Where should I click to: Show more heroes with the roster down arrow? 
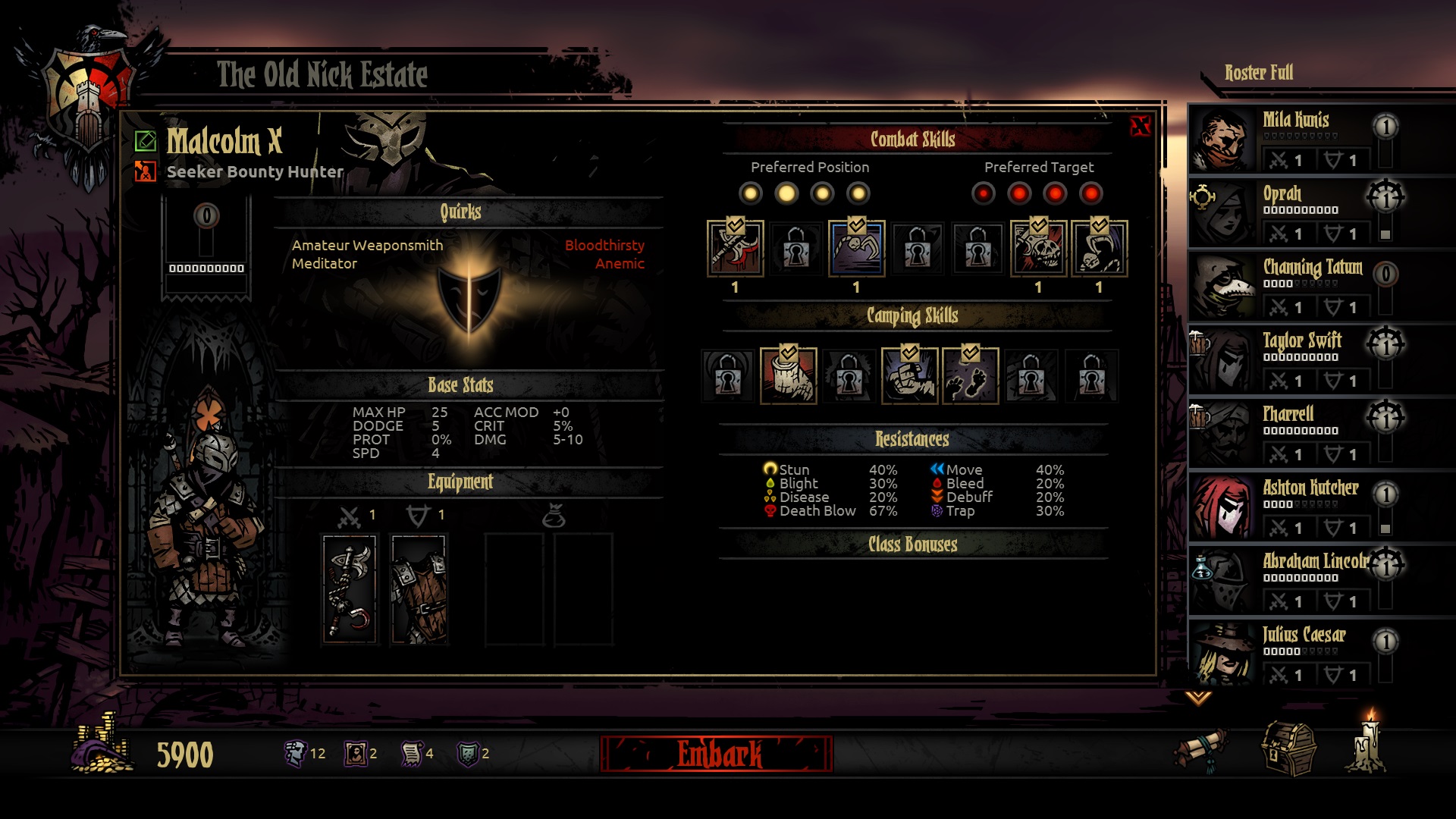pos(1198,698)
